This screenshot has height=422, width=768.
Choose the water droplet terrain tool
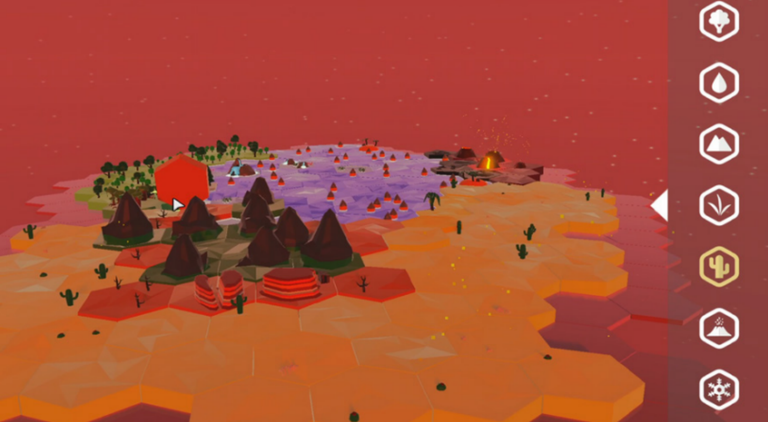pyautogui.click(x=718, y=83)
